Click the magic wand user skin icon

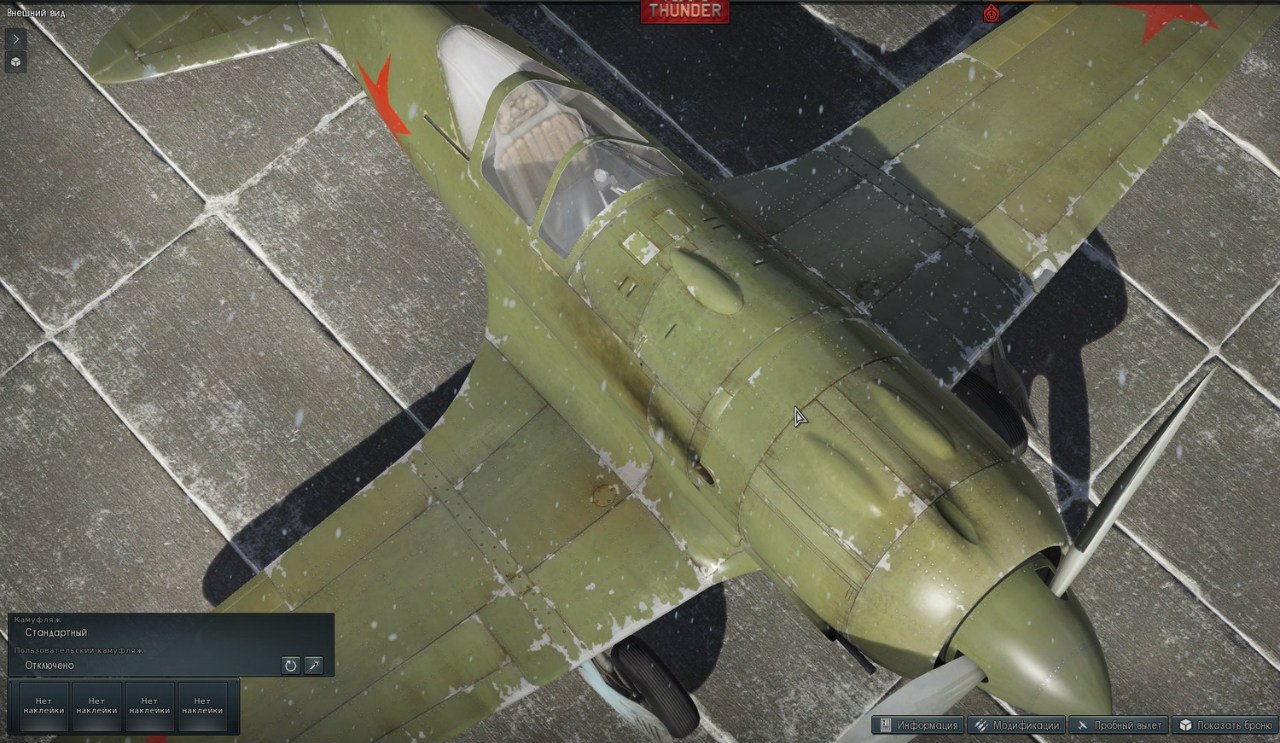pos(314,665)
